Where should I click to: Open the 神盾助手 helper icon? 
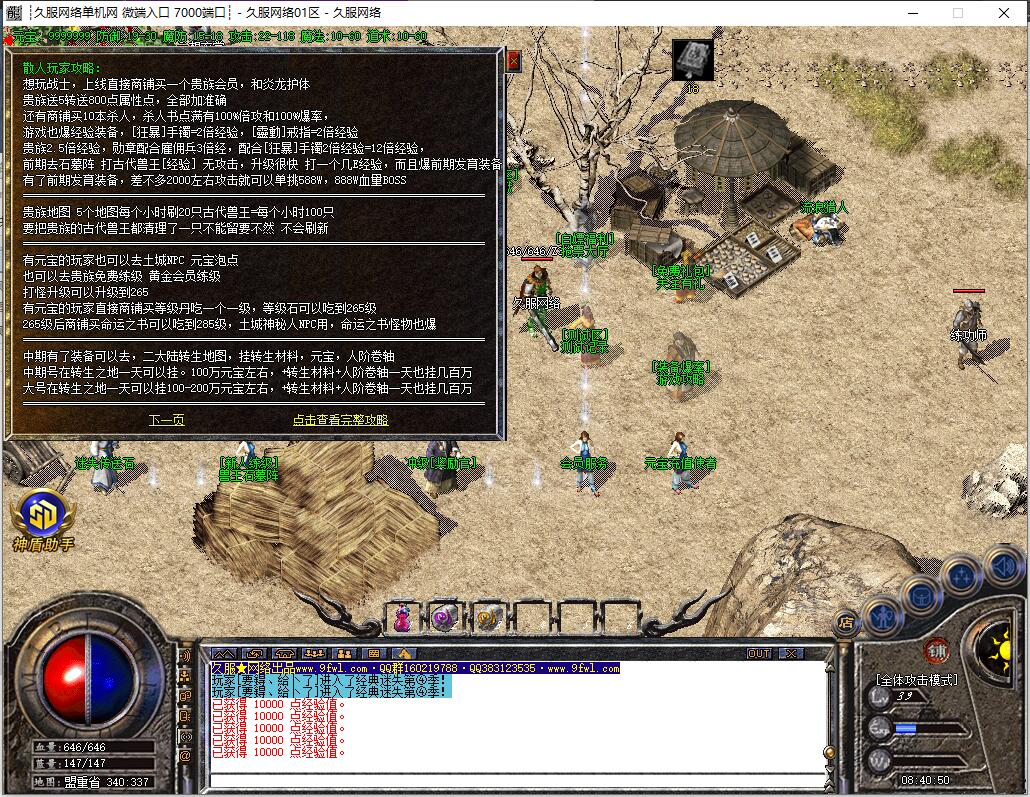pos(42,516)
